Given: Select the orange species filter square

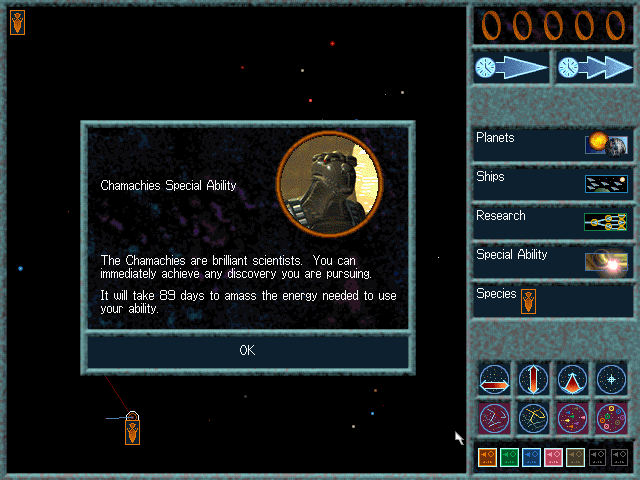Looking at the screenshot, I should point(487,458).
